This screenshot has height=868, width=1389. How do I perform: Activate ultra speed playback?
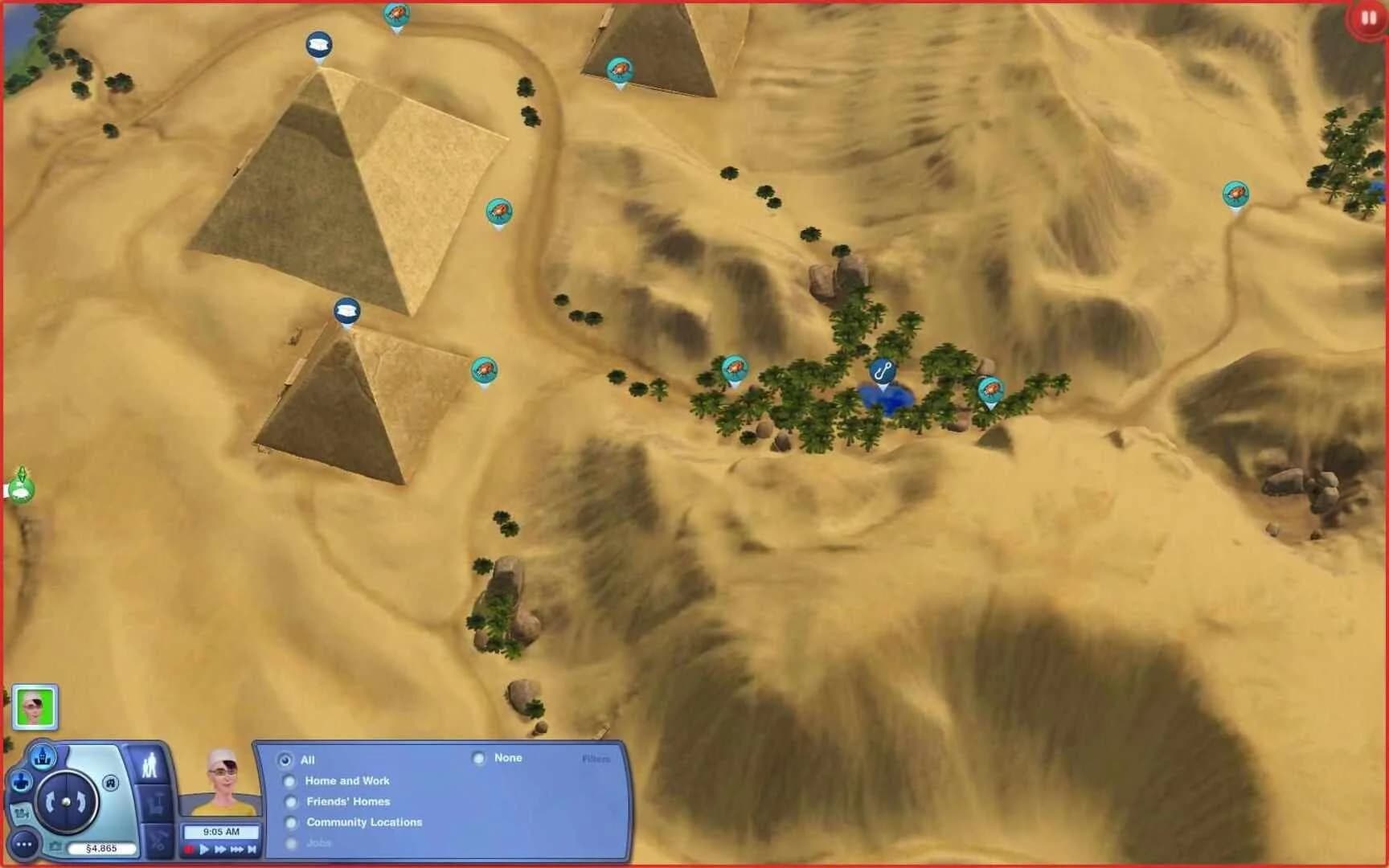point(236,849)
